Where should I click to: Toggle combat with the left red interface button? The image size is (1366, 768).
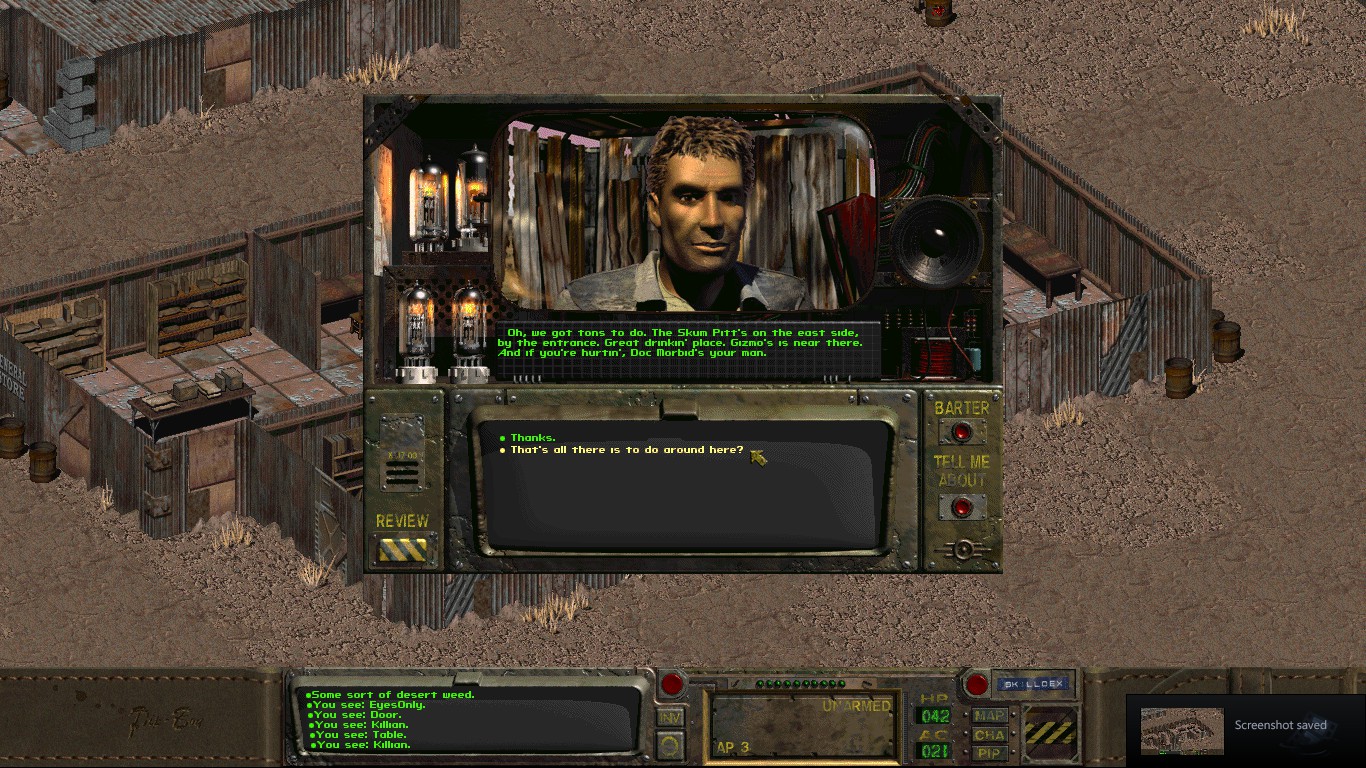coord(672,684)
